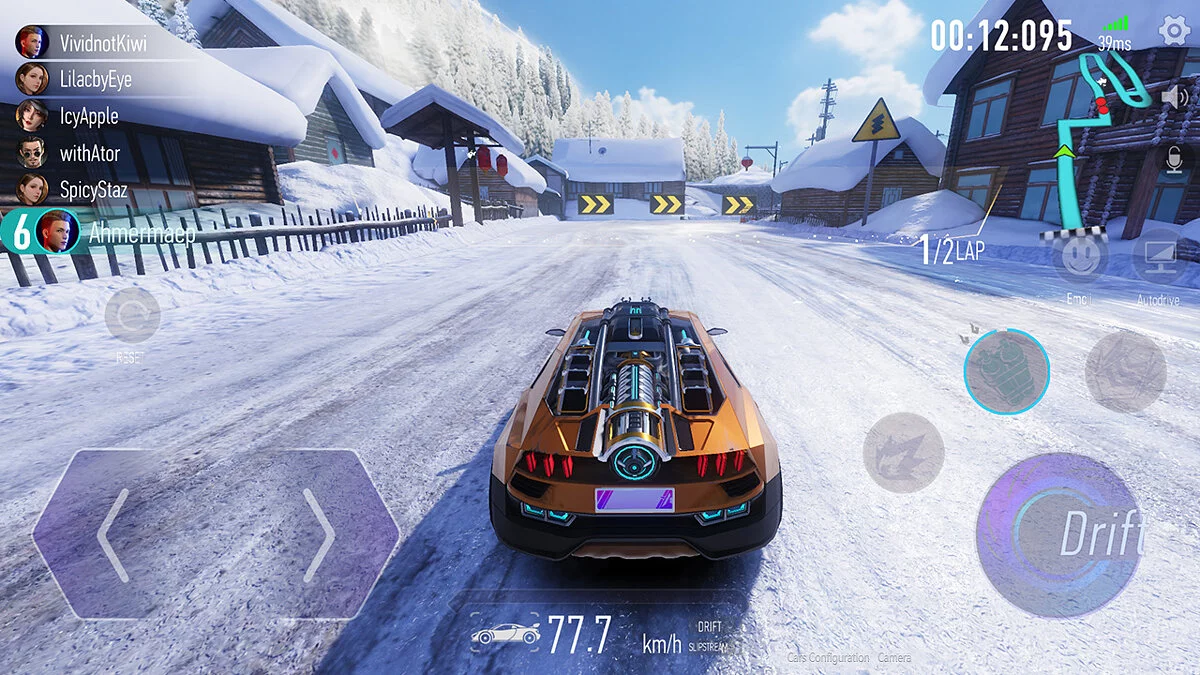The image size is (1200, 675).
Task: Use the lightning bolt boost button
Action: tap(903, 452)
